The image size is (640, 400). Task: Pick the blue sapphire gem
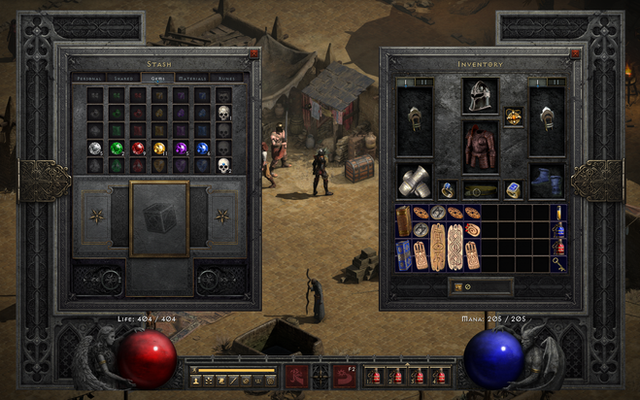tap(202, 148)
